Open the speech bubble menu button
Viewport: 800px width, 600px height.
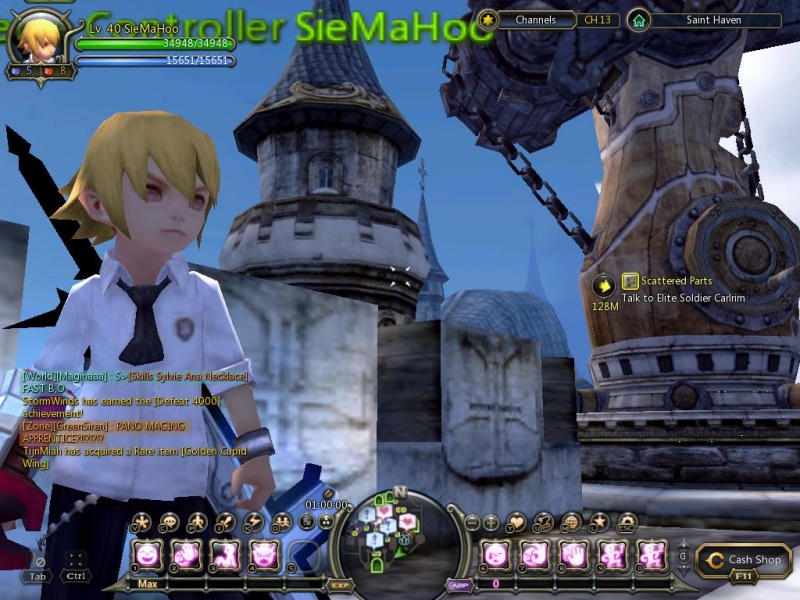pos(168,521)
